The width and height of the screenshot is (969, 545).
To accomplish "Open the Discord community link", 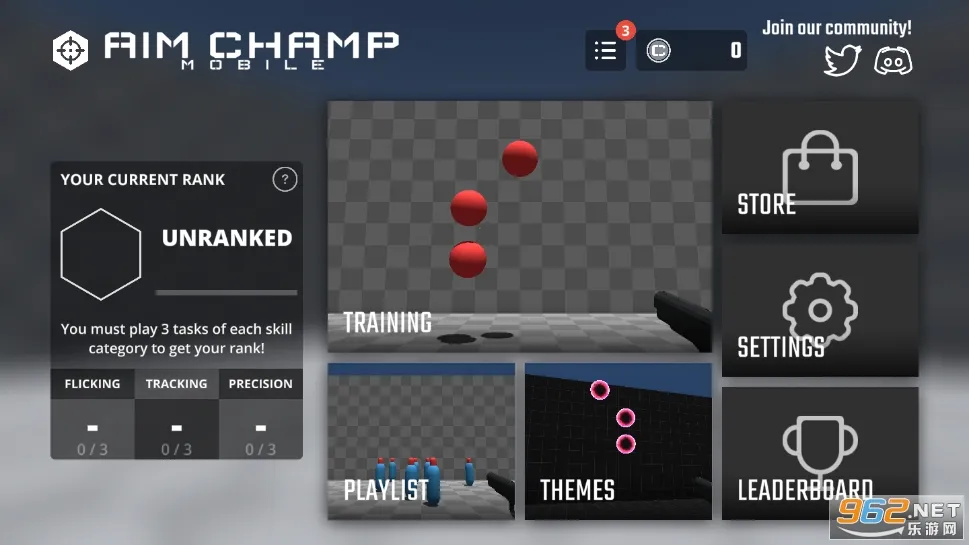I will coord(892,61).
